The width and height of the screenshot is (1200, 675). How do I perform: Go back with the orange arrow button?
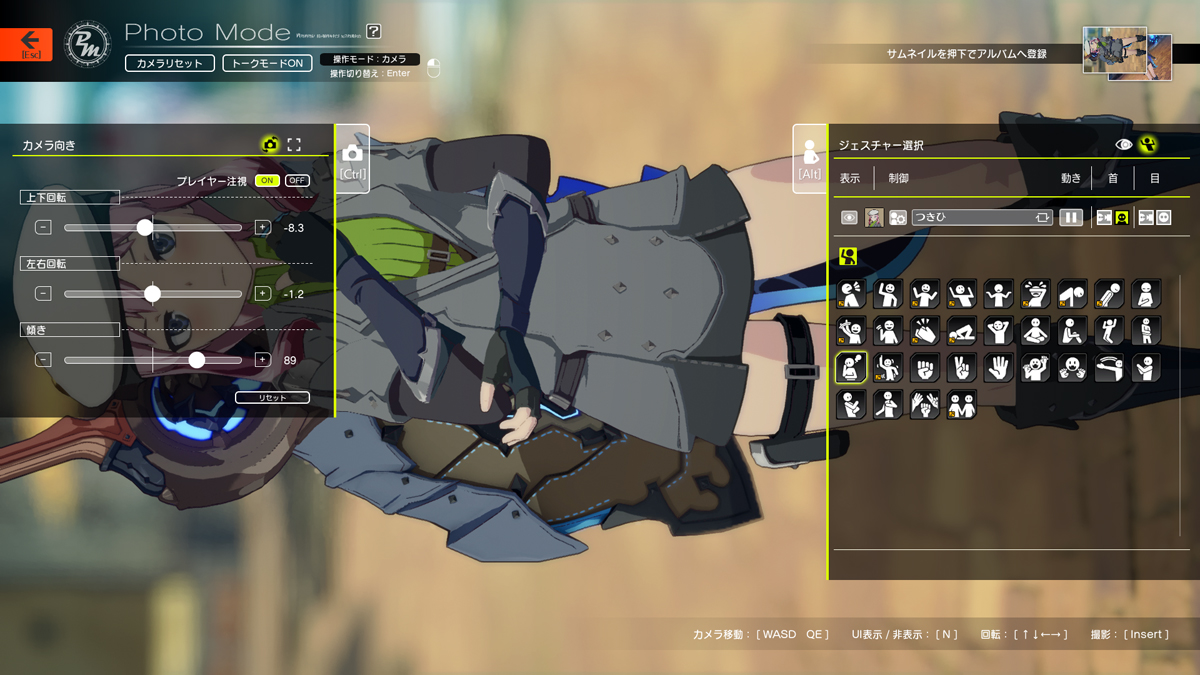tap(26, 44)
